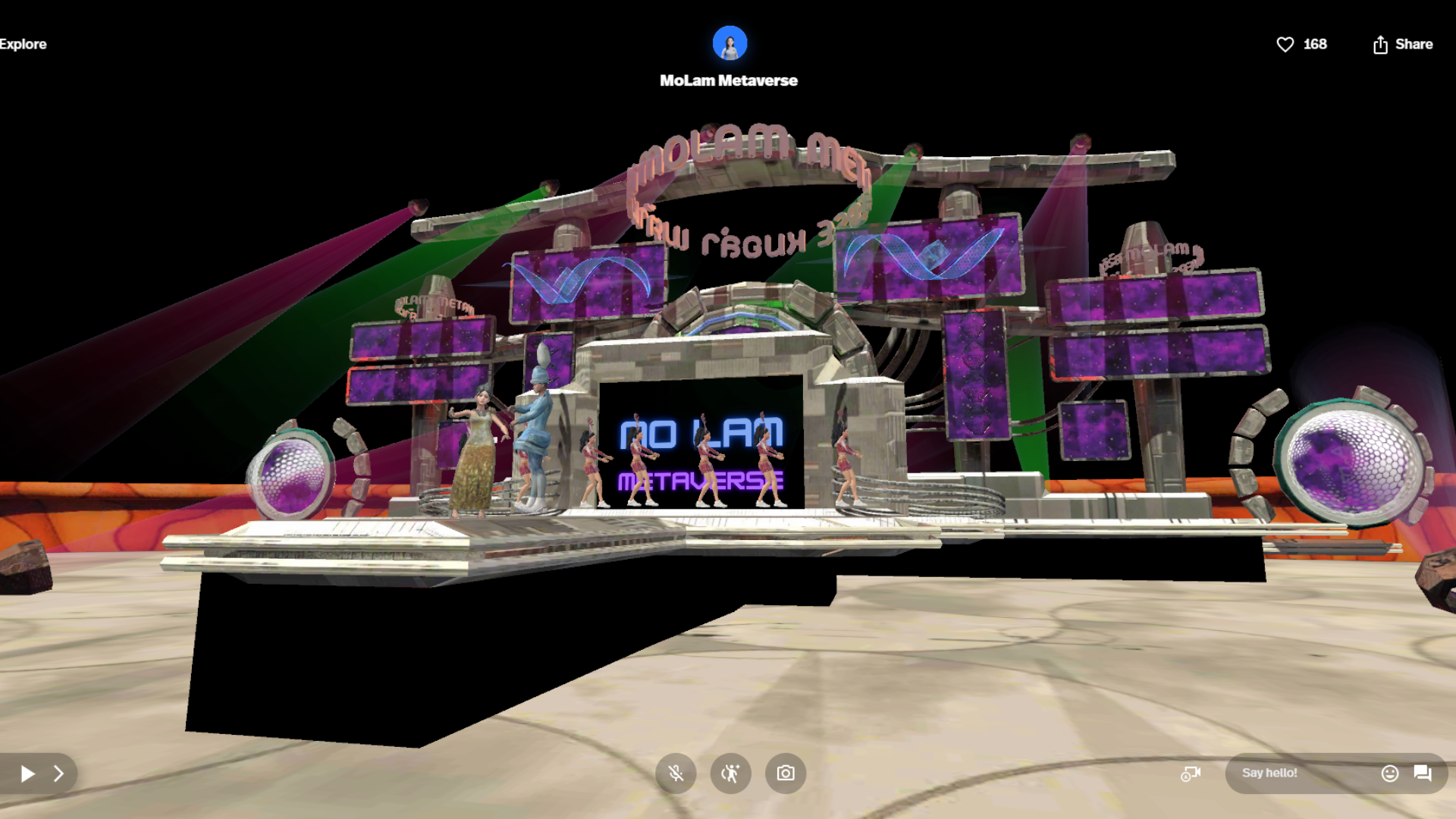Open the Explore menu

[x=23, y=44]
